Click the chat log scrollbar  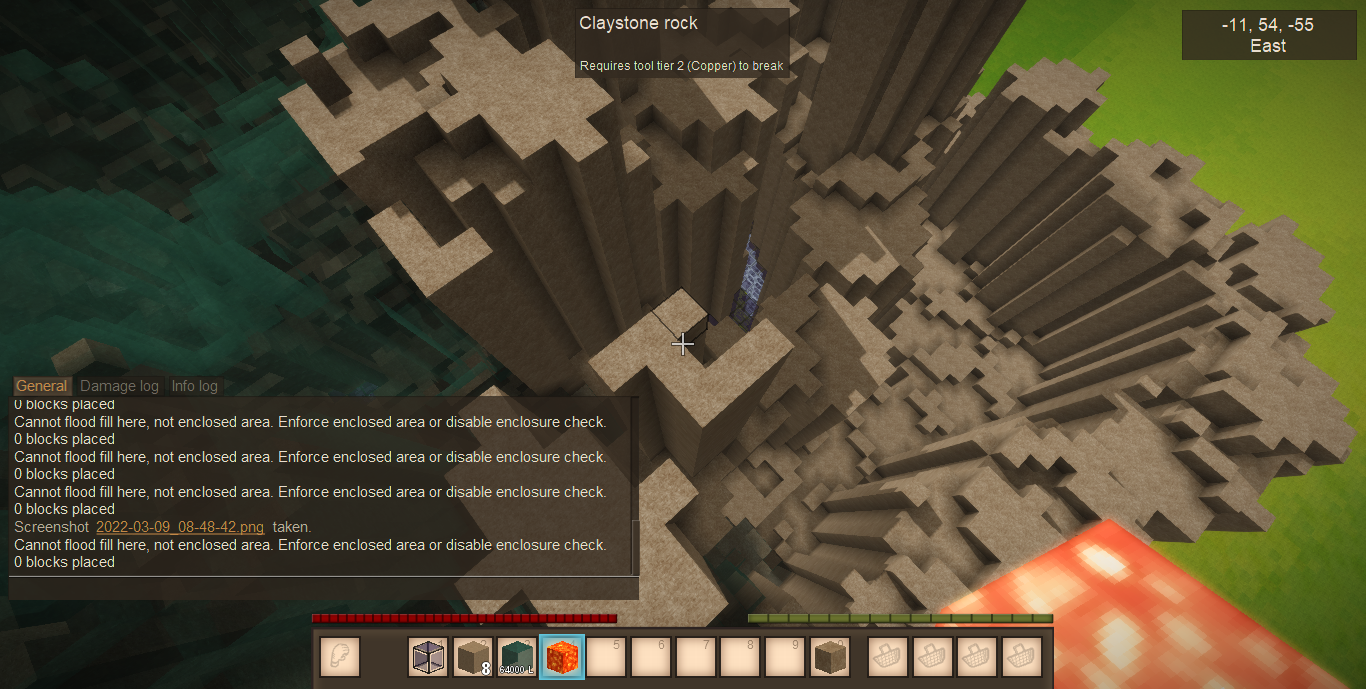pos(634,546)
